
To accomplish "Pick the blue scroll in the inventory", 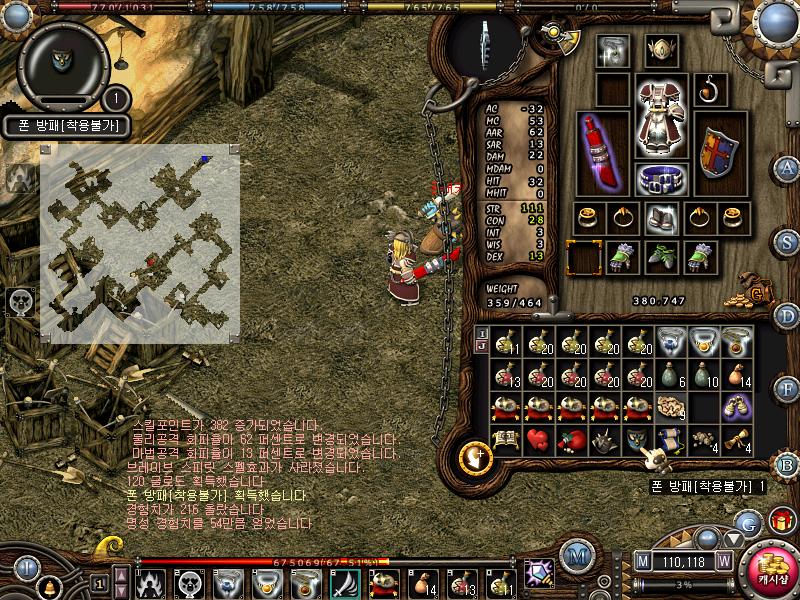I will pyautogui.click(x=670, y=440).
